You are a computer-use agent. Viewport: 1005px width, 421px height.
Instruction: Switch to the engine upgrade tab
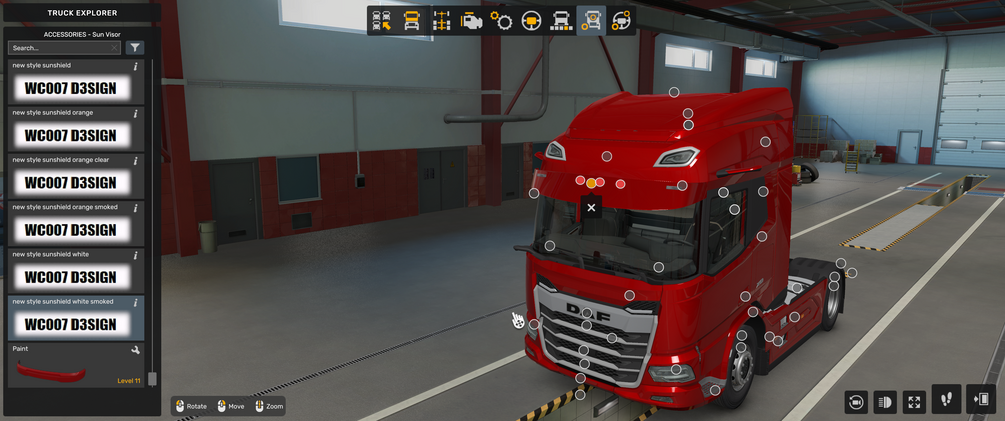click(x=471, y=21)
